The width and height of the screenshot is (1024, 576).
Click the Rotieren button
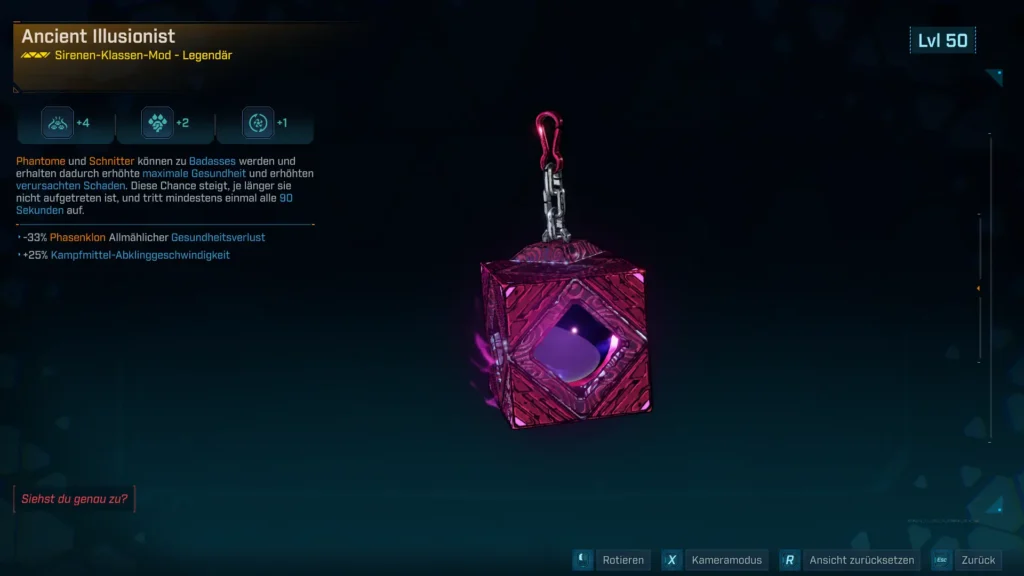[x=612, y=560]
